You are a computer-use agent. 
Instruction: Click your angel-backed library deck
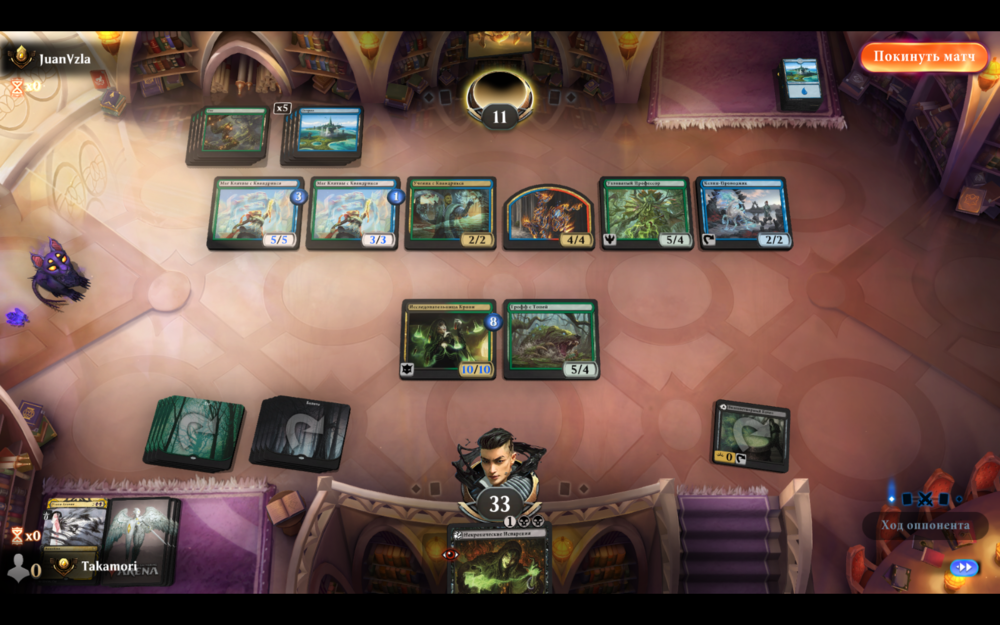[x=139, y=540]
